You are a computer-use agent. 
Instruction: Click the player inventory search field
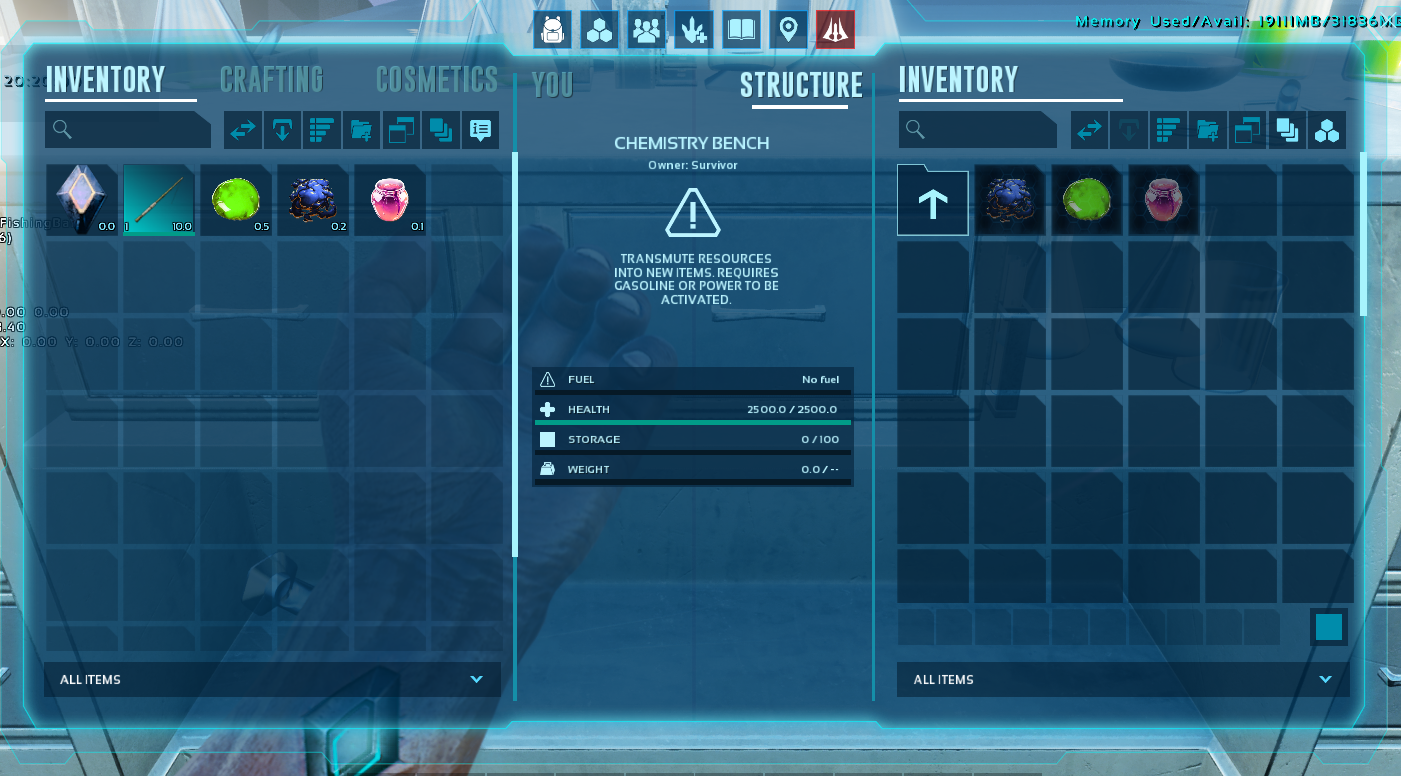tap(128, 129)
